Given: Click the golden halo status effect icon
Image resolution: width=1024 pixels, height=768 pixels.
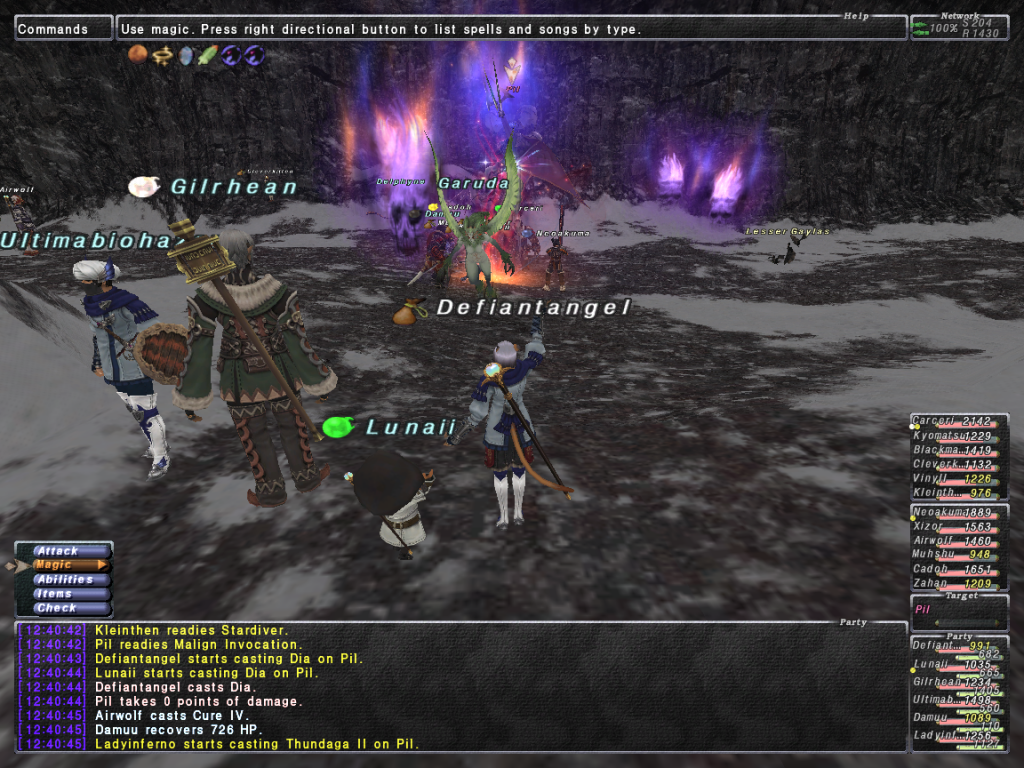Looking at the screenshot, I should (x=162, y=55).
